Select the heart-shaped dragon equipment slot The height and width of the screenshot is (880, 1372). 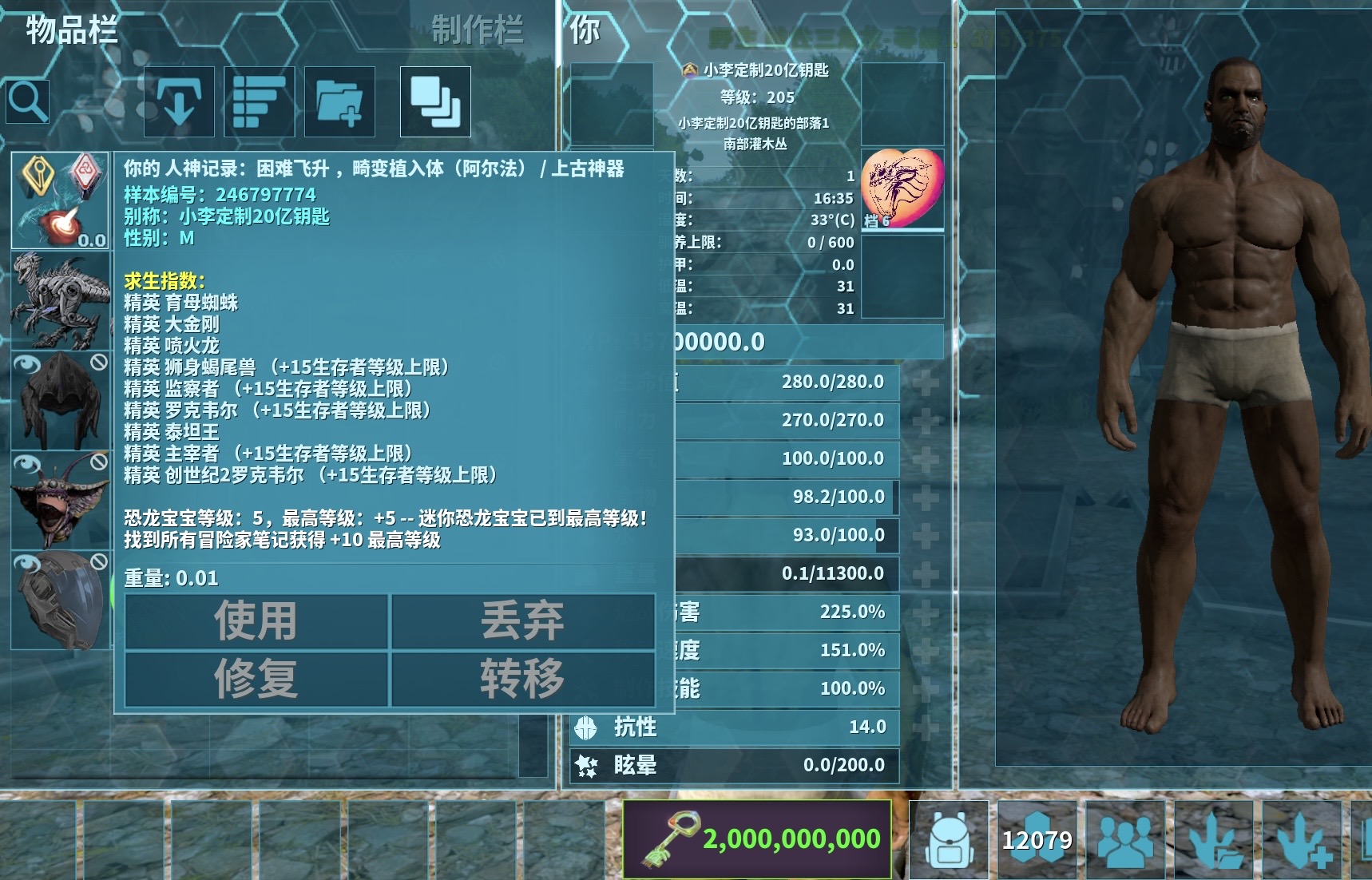click(x=902, y=189)
